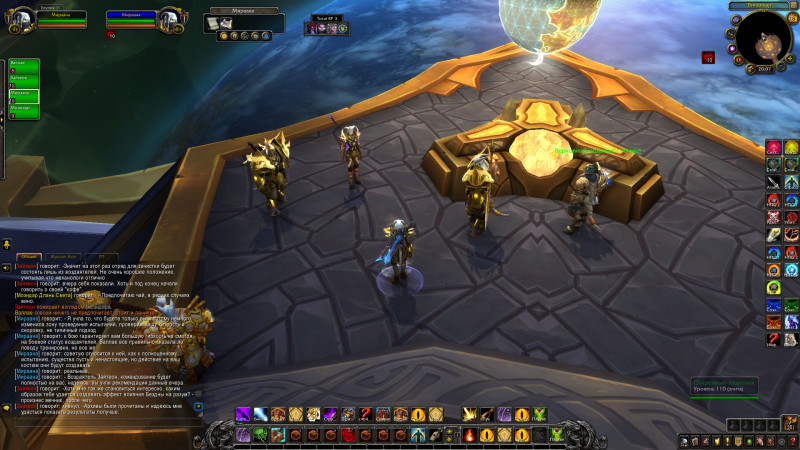The image size is (800, 450).
Task: Open the backpack bag slot
Action: pos(789,427)
